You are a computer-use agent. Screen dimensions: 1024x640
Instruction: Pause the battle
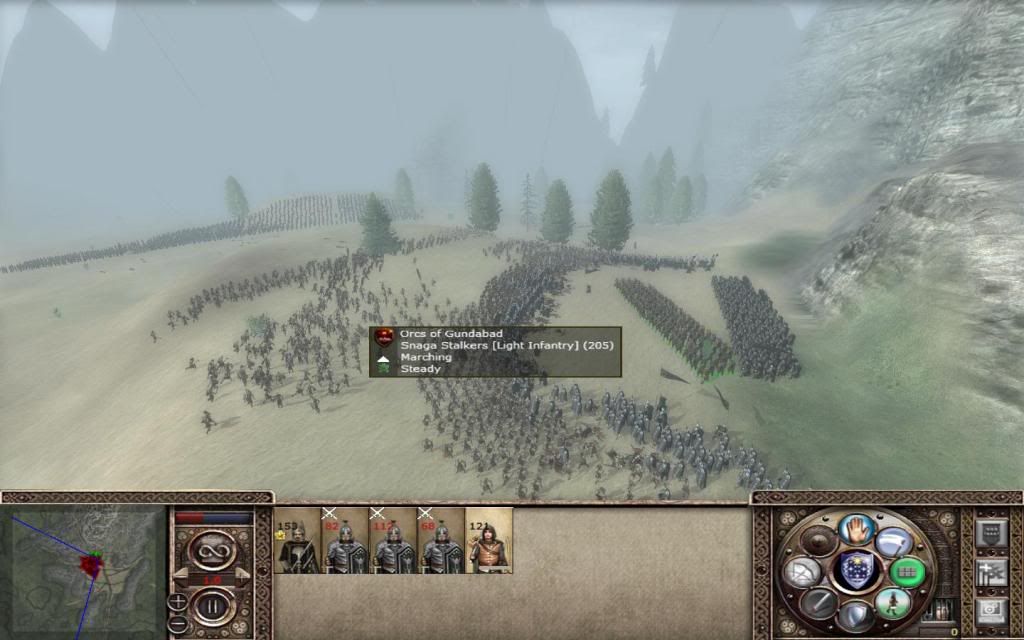(x=212, y=605)
